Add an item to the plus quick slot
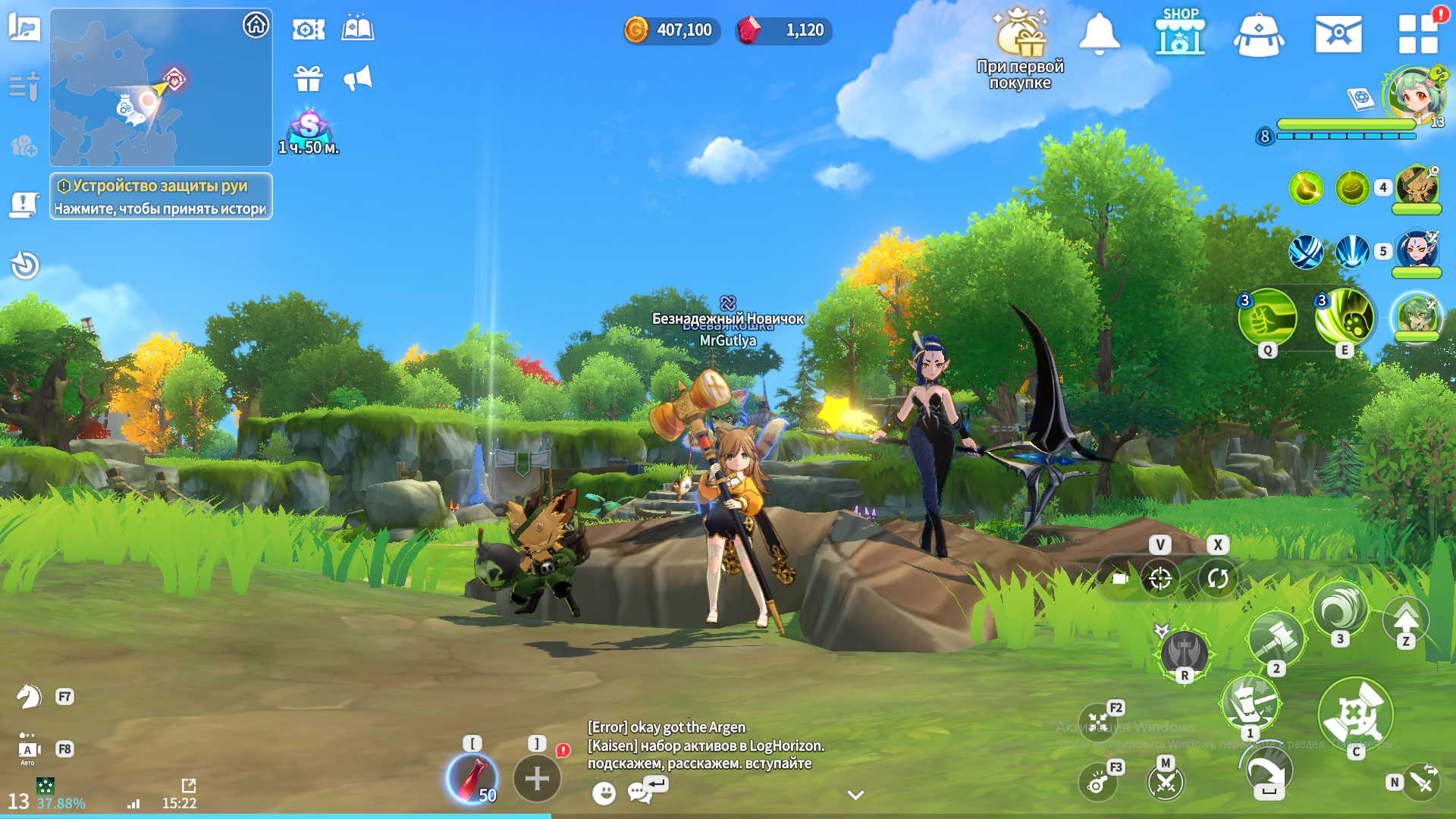Image resolution: width=1456 pixels, height=819 pixels. (x=537, y=778)
